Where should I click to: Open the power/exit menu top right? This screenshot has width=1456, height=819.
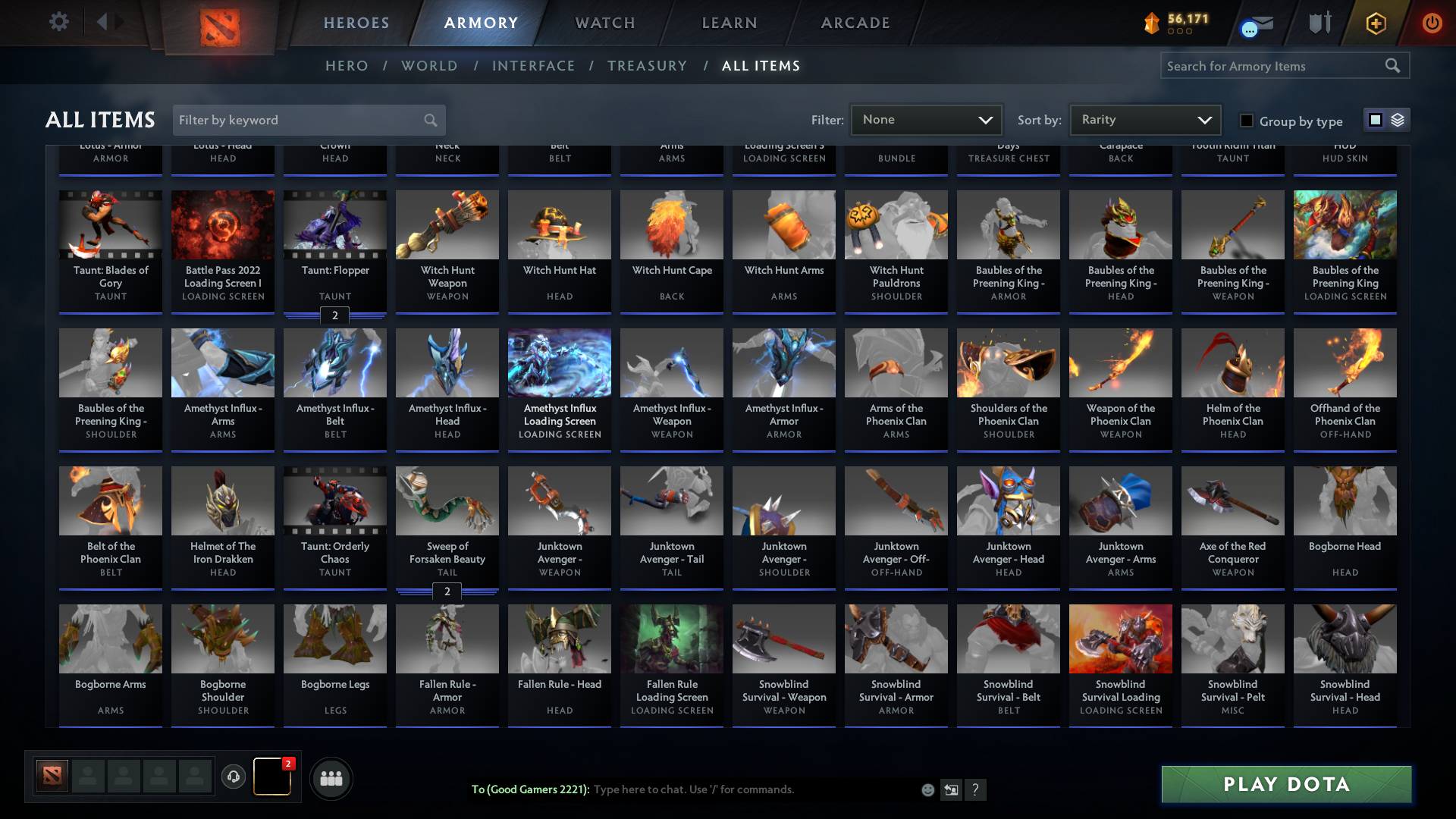coord(1432,23)
